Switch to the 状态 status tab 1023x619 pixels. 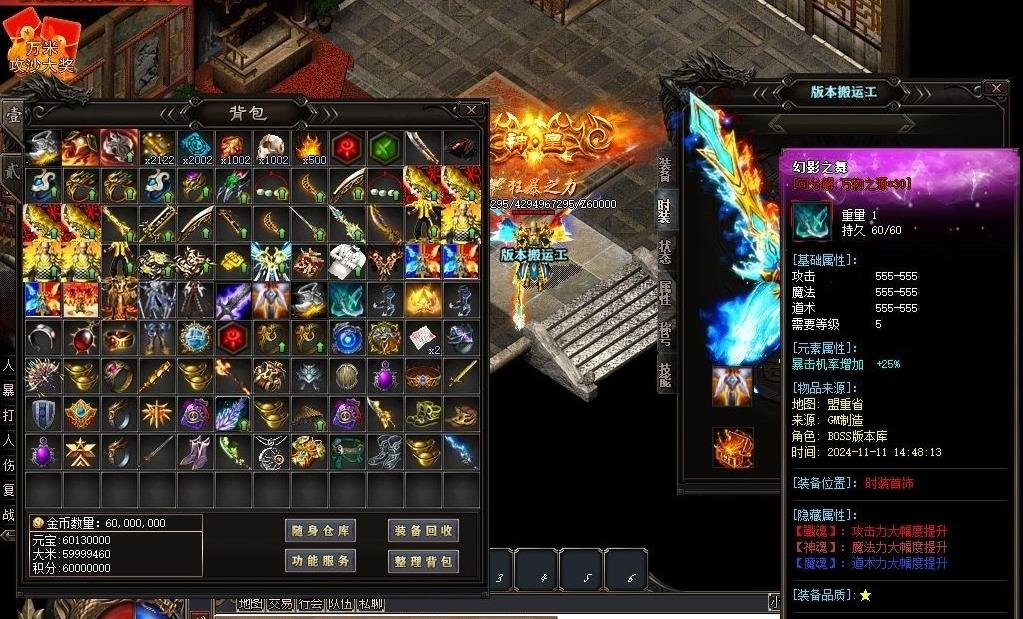666,252
